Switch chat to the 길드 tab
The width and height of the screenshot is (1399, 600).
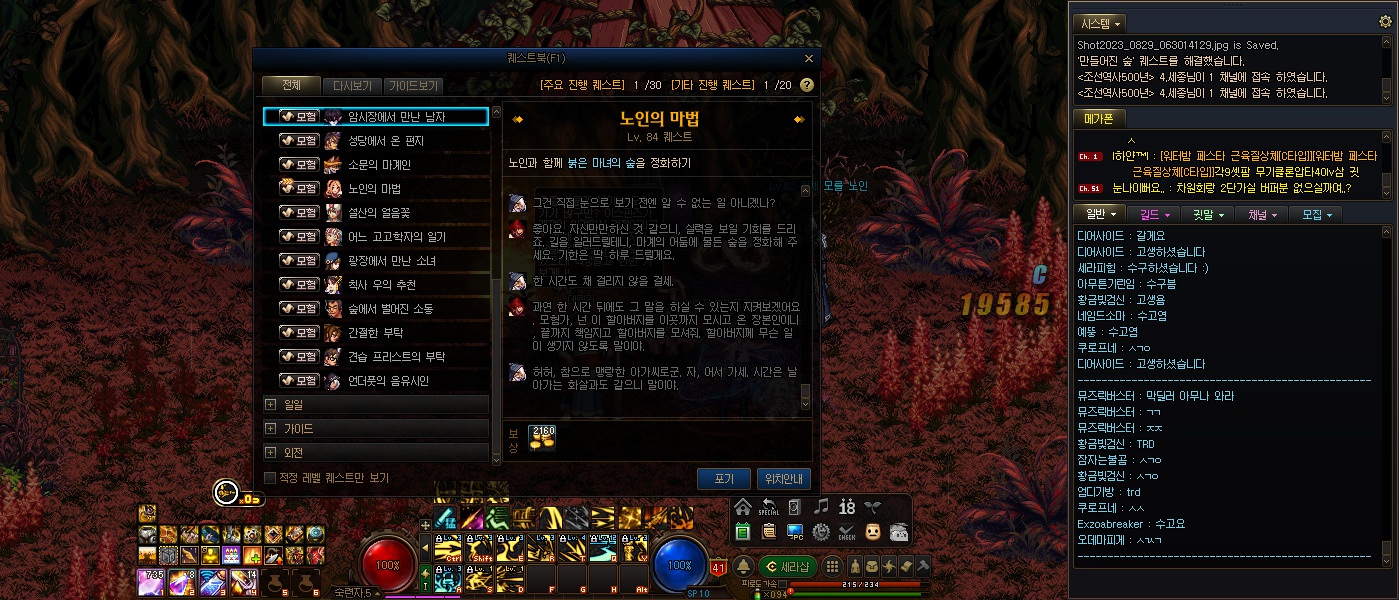[1152, 214]
